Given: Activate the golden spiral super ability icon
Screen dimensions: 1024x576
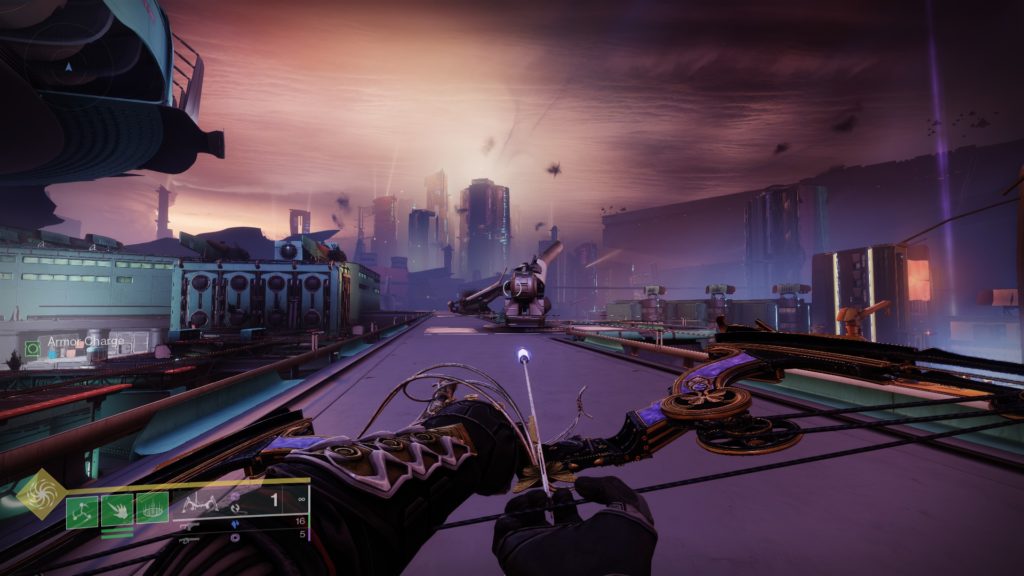Looking at the screenshot, I should tap(42, 493).
